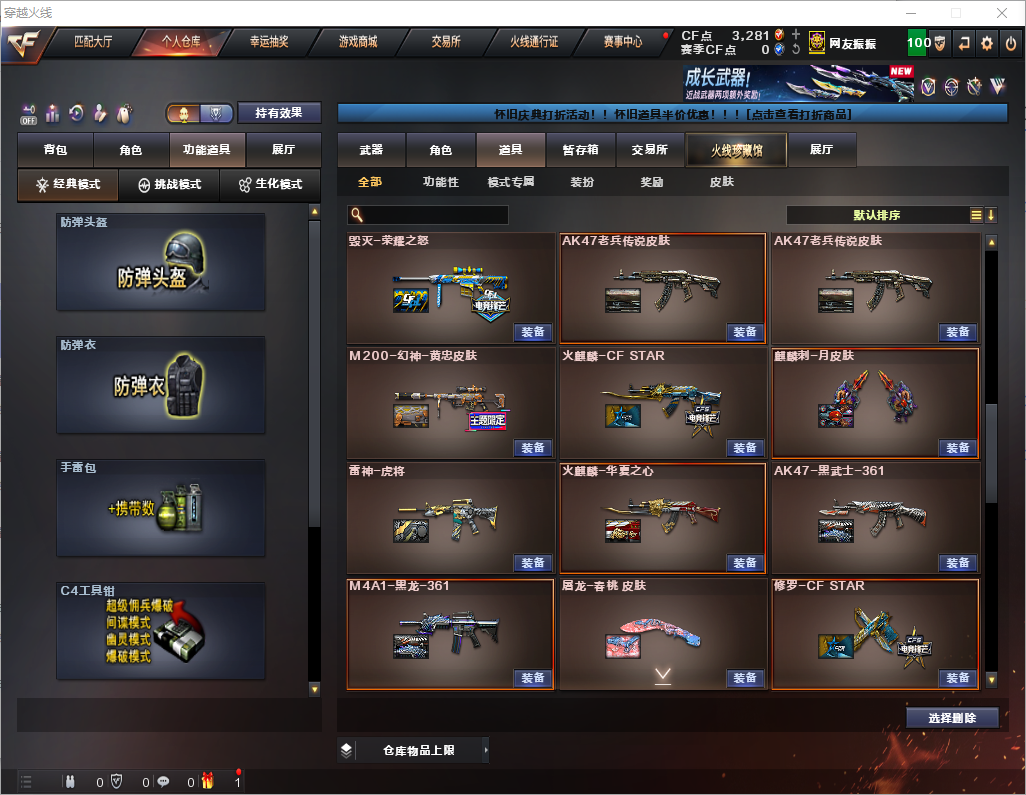The width and height of the screenshot is (1026, 795).
Task: Equip the 毁灭-荣耀之怒 sniper rifle
Action: pos(533,332)
